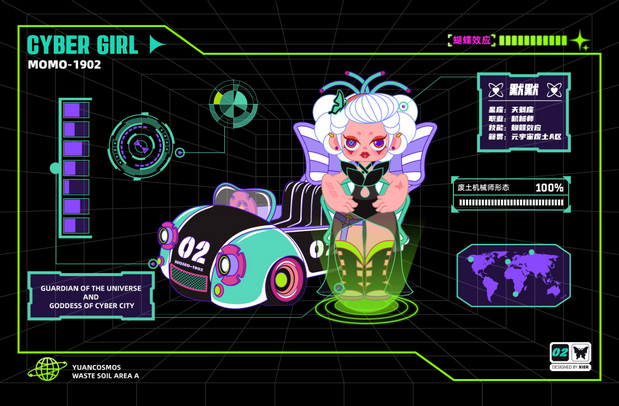Click the four-point star sparkle icon
Screen dimensions: 619x406
point(580,41)
